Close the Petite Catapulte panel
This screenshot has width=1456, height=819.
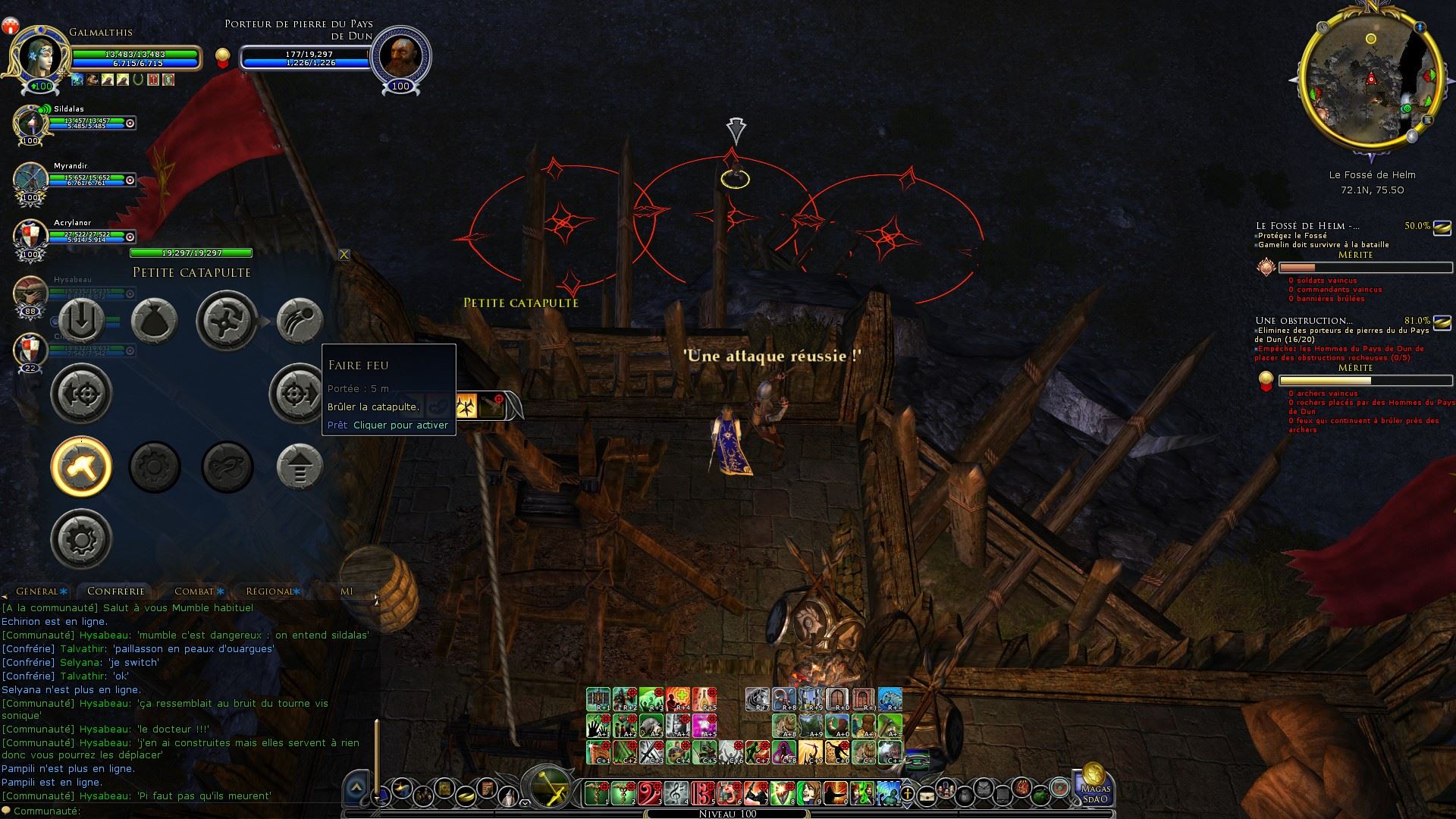(344, 255)
